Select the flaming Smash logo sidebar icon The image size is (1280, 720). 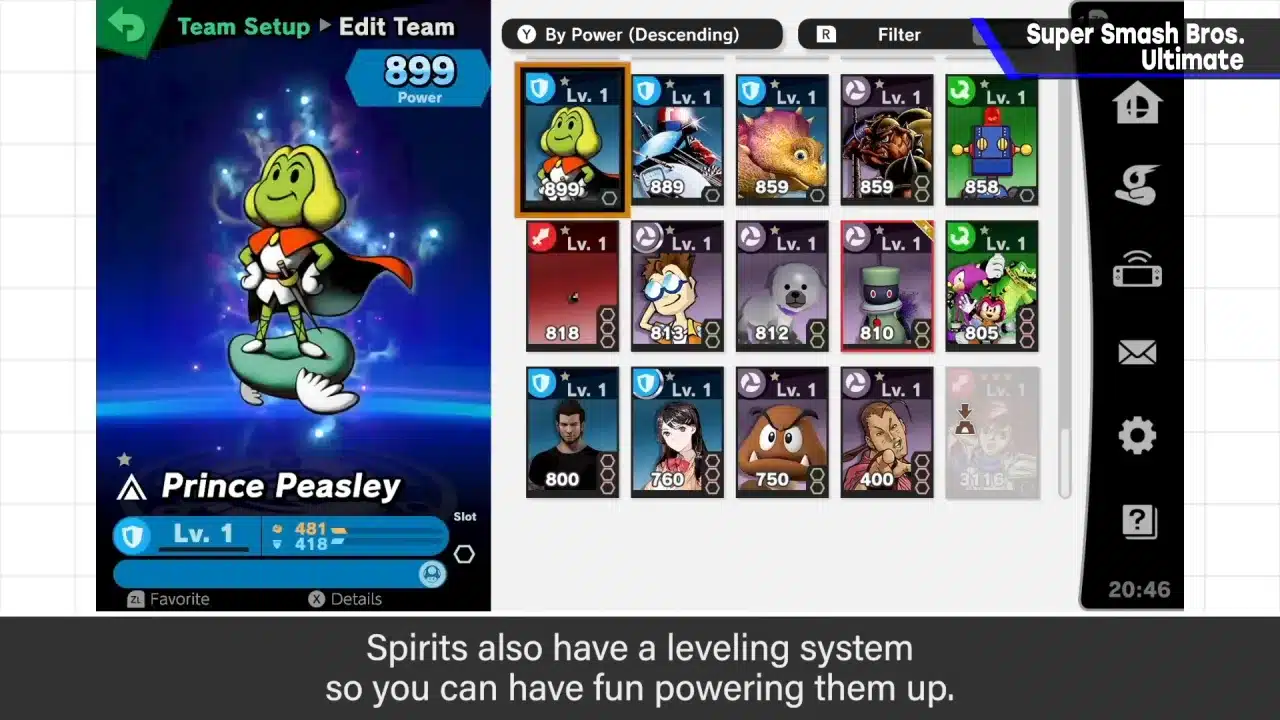coord(1138,184)
